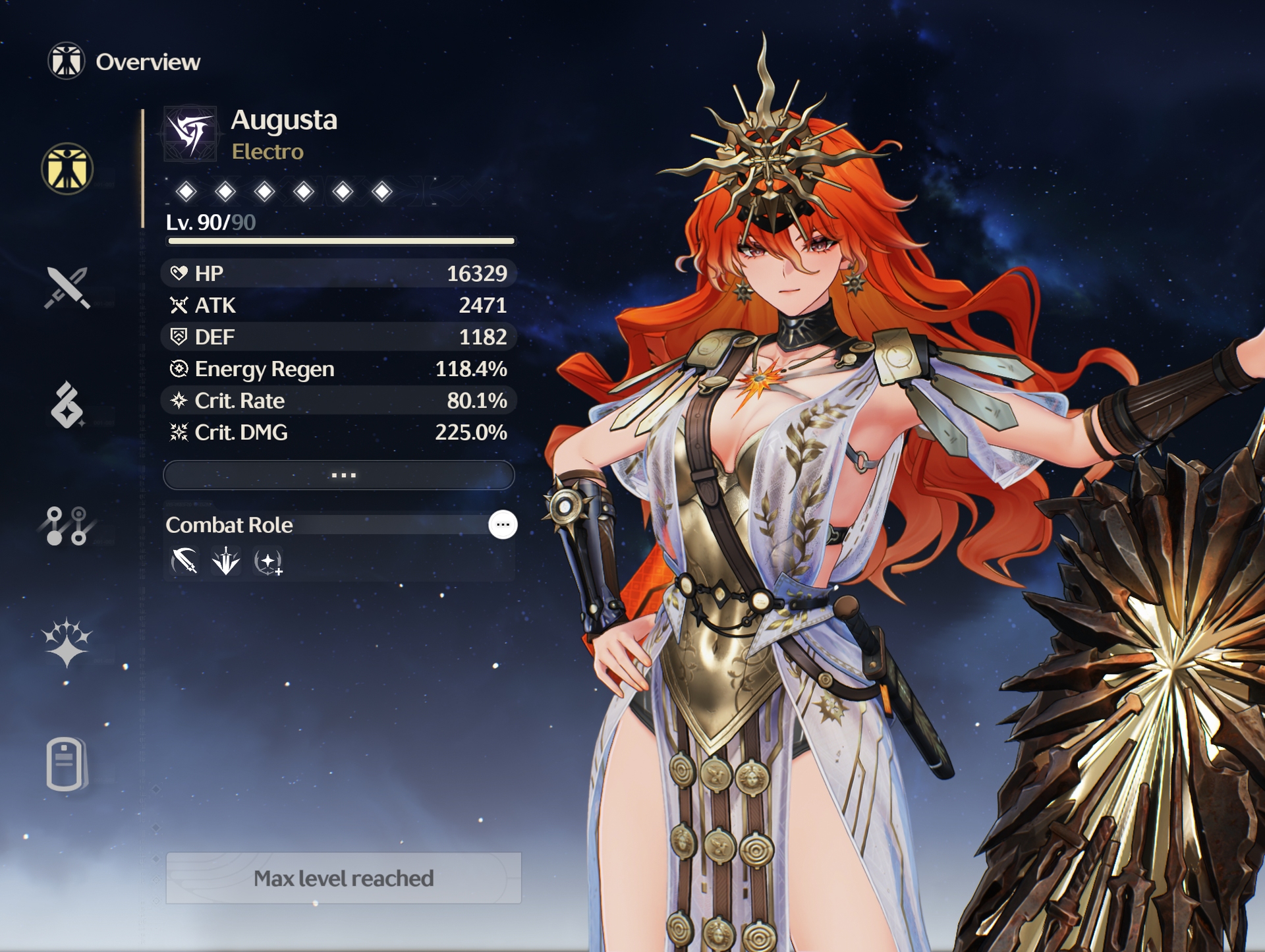1265x952 pixels.
Task: Open the character file dog-tag tab
Action: pos(67,764)
